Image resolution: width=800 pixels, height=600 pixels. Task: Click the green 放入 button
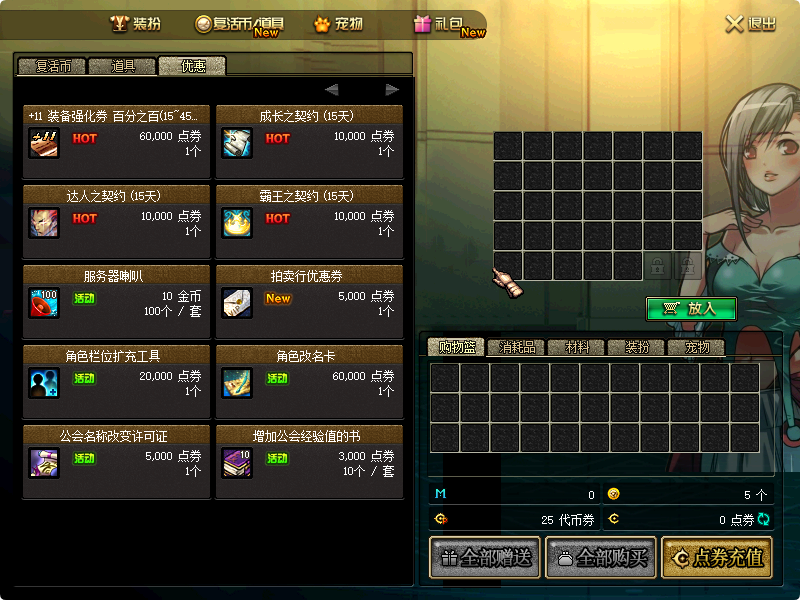pyautogui.click(x=691, y=309)
